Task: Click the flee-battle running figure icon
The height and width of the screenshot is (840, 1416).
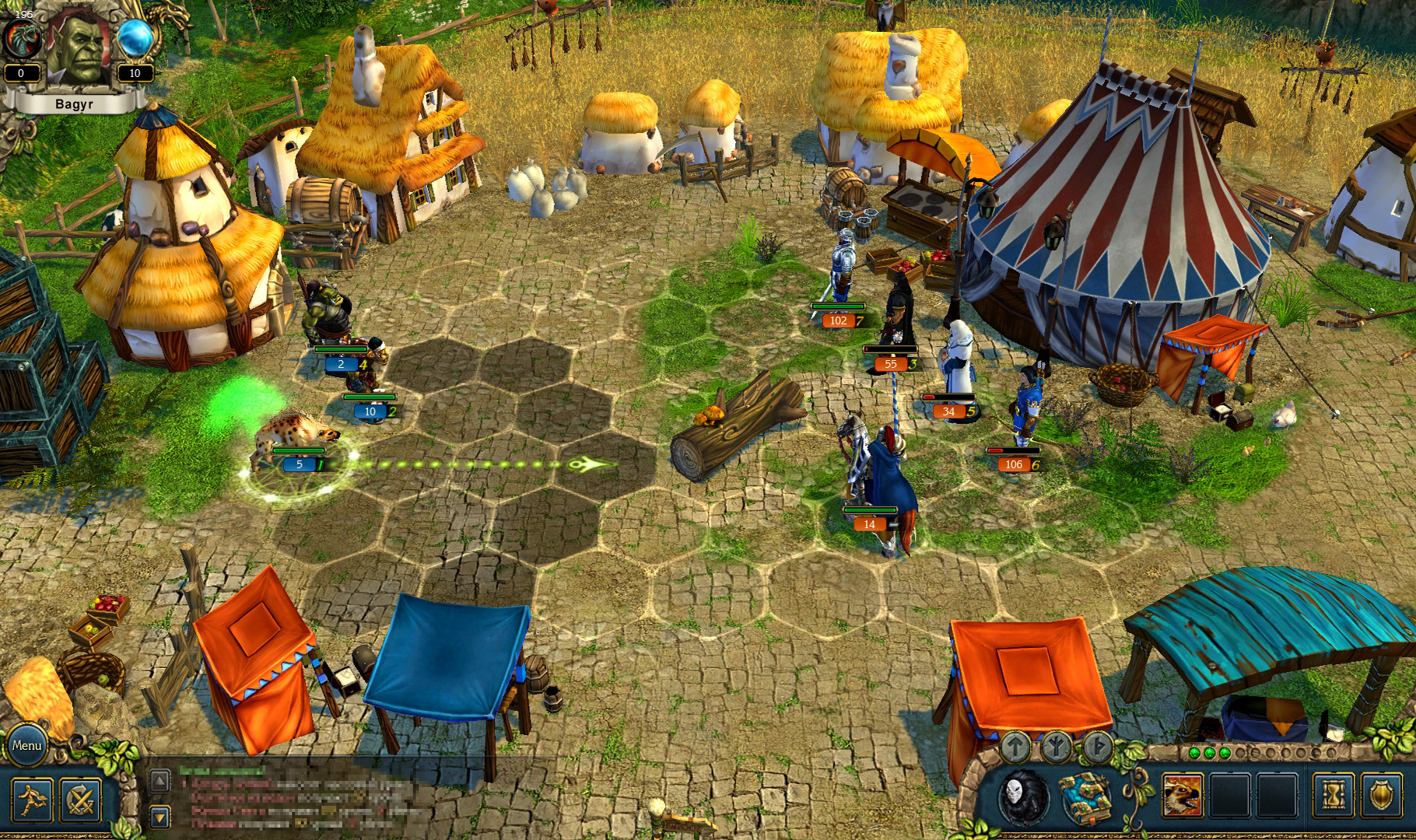Action: tap(32, 802)
